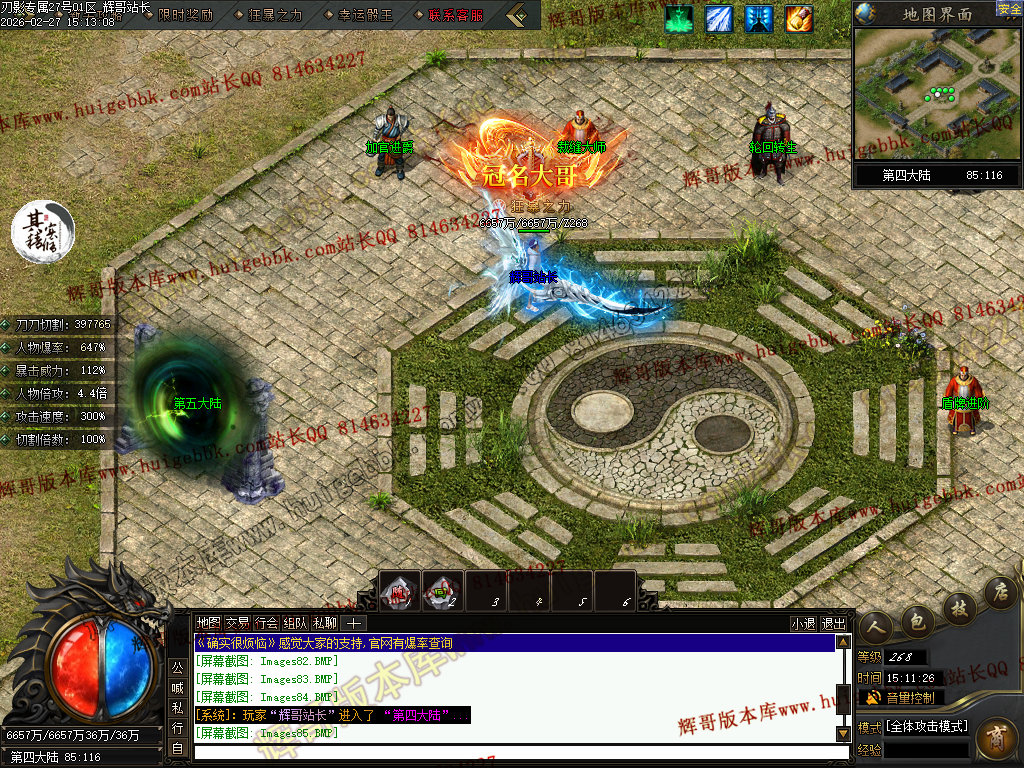Switch chat to the 交易 trade tab
Viewport: 1024px width, 768px height.
tap(237, 623)
